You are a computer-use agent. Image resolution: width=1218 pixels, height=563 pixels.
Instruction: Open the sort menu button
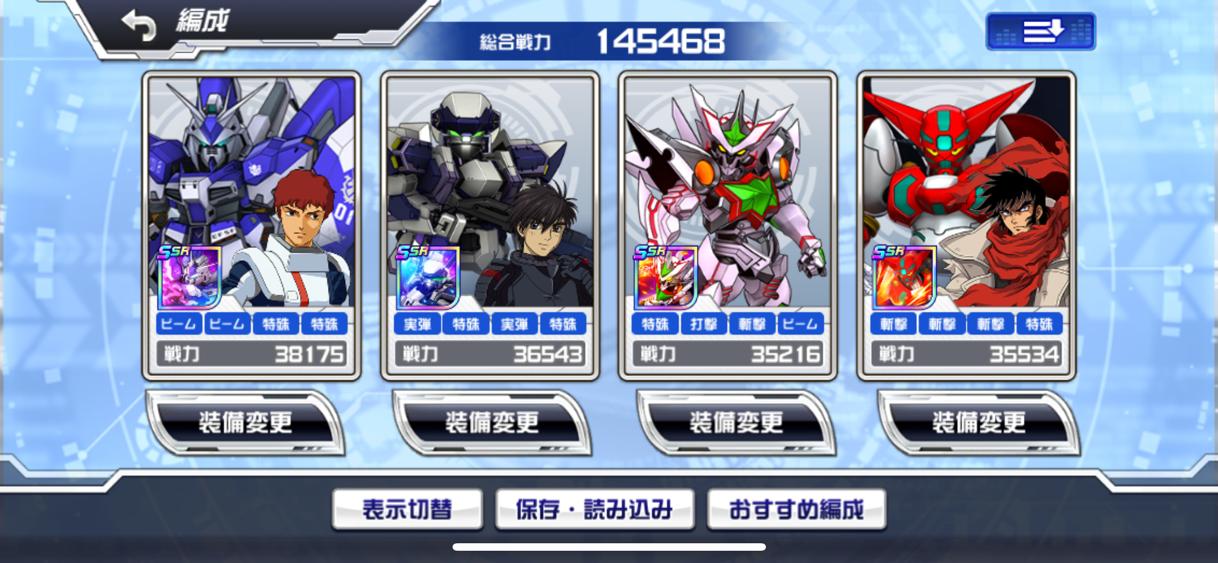point(1040,32)
